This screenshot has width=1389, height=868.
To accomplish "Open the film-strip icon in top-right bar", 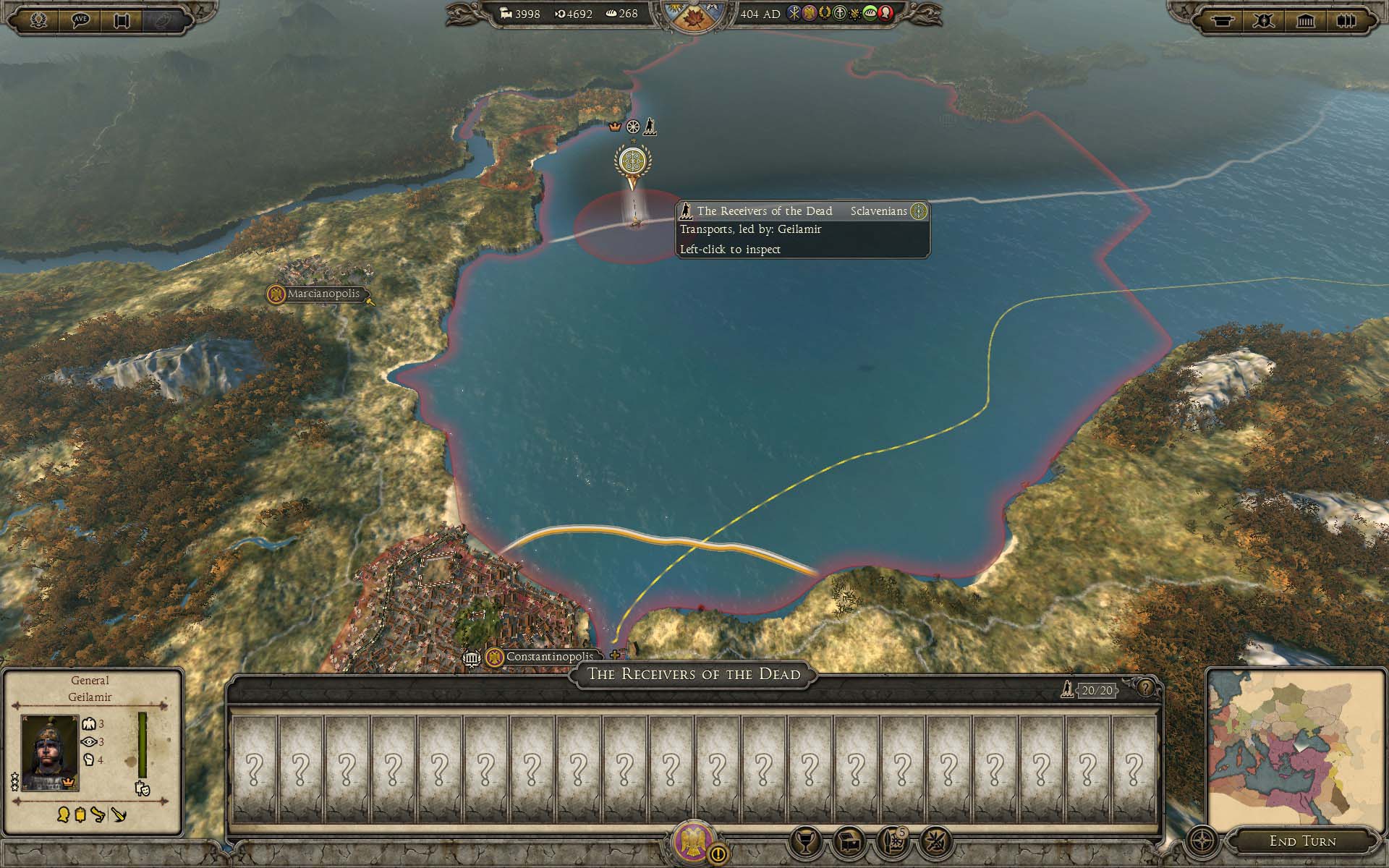I will tap(1346, 20).
